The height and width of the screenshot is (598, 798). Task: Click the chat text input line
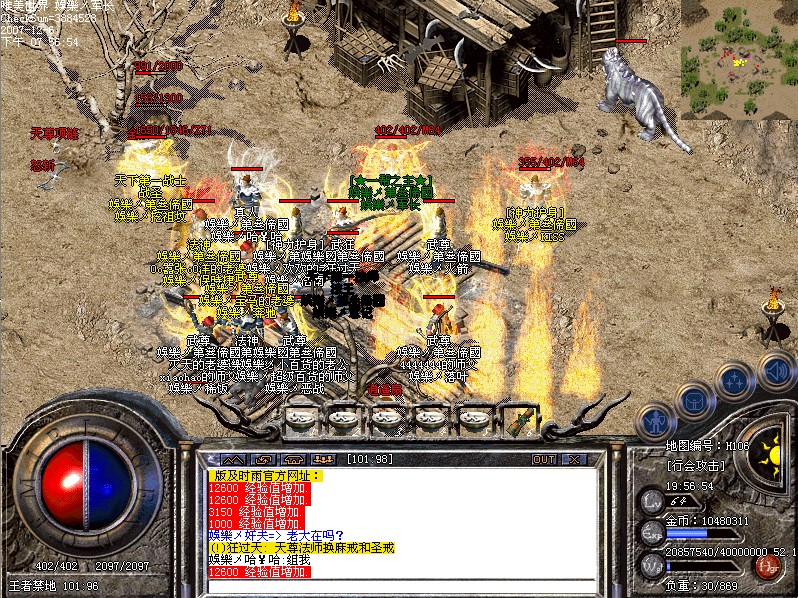[400, 585]
